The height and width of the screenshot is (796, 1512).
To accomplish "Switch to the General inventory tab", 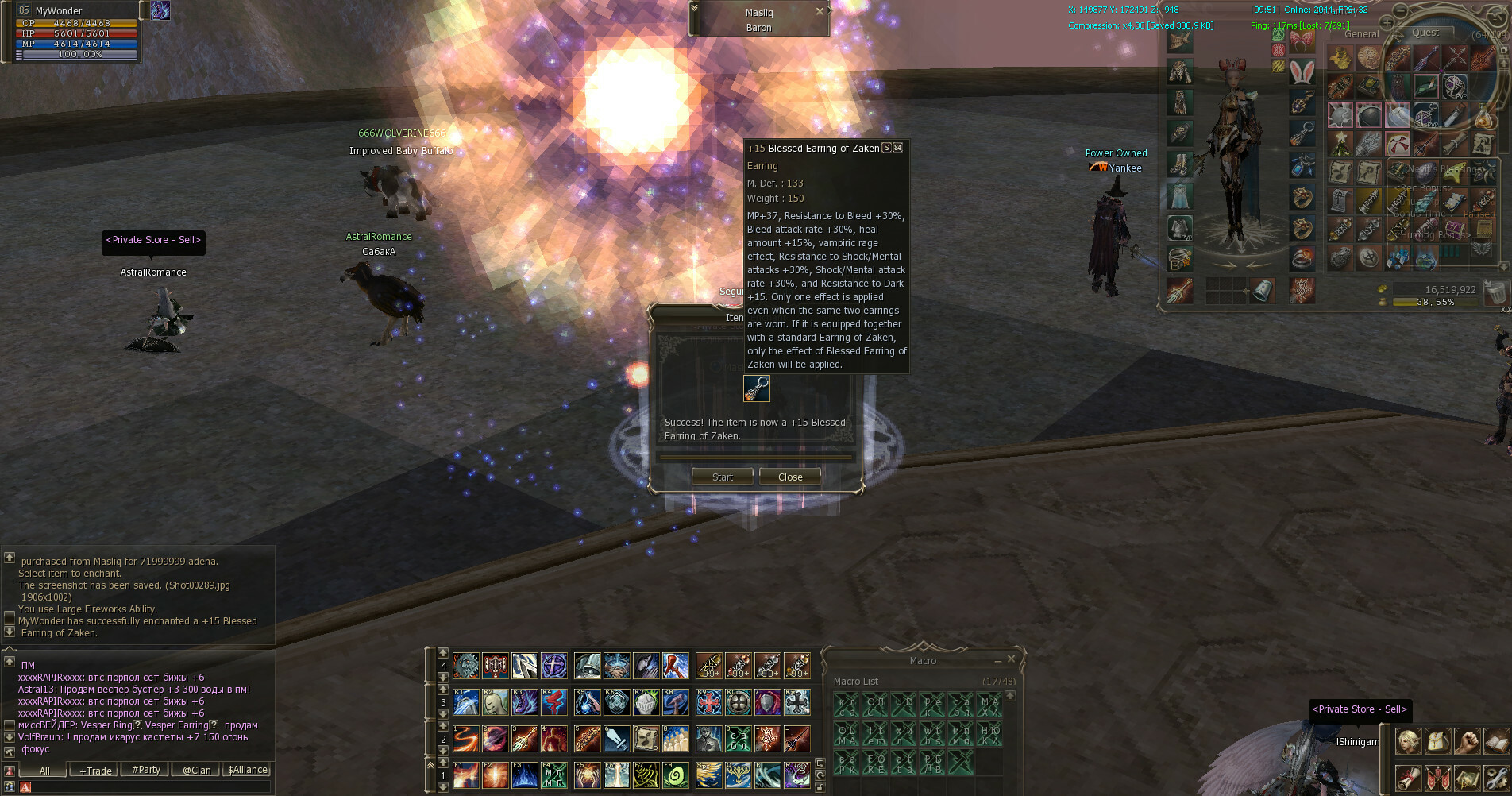I will (1361, 34).
